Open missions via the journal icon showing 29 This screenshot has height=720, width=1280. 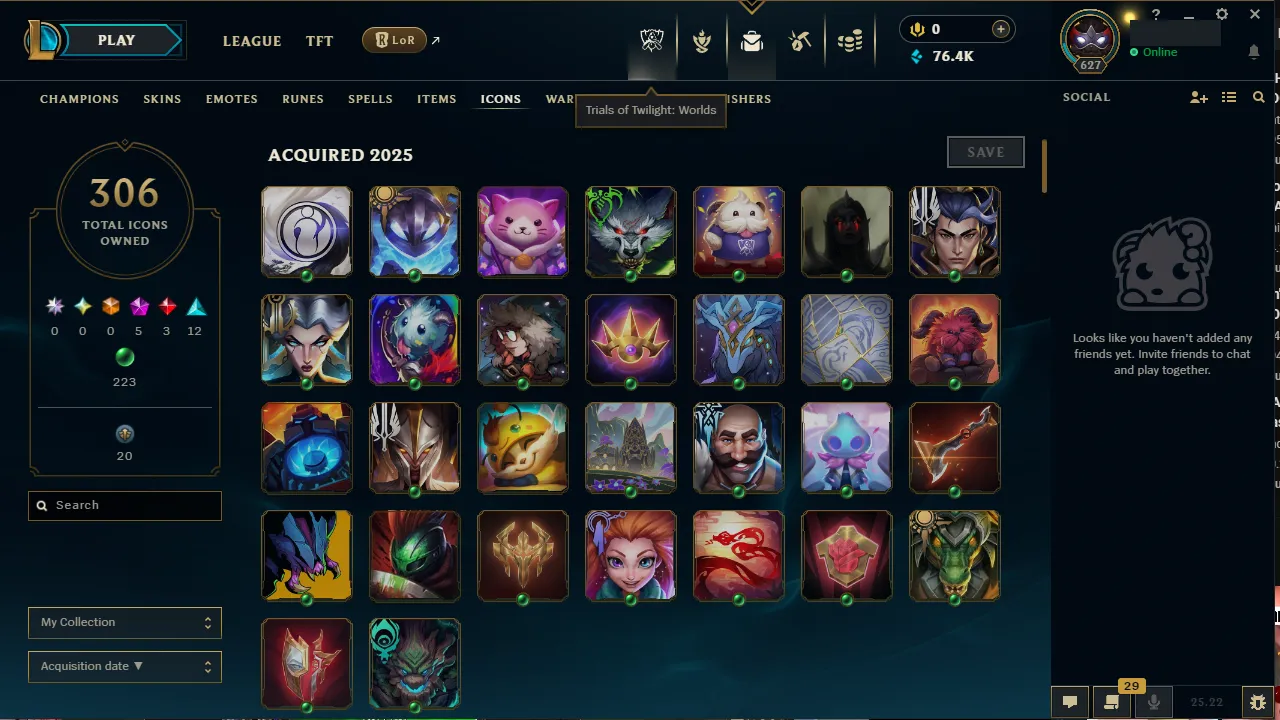click(x=1110, y=702)
